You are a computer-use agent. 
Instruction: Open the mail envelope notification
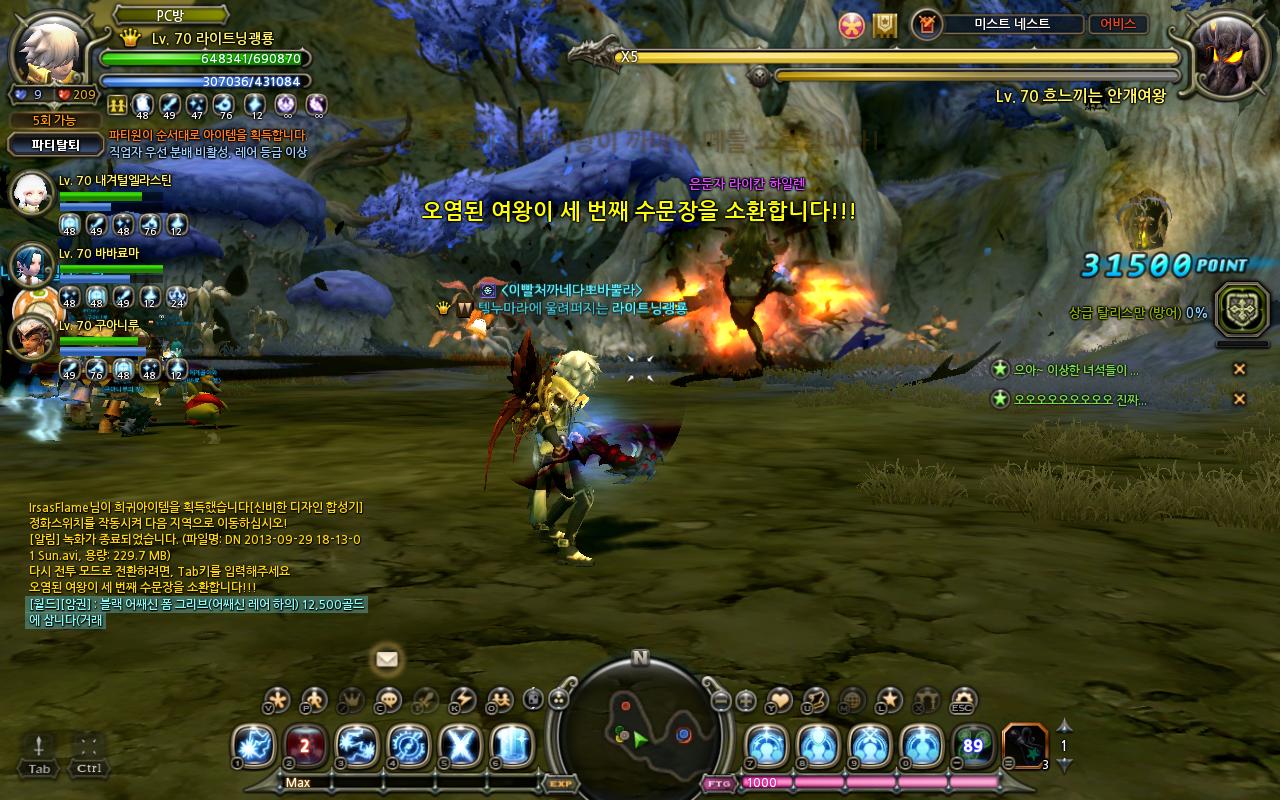(387, 659)
